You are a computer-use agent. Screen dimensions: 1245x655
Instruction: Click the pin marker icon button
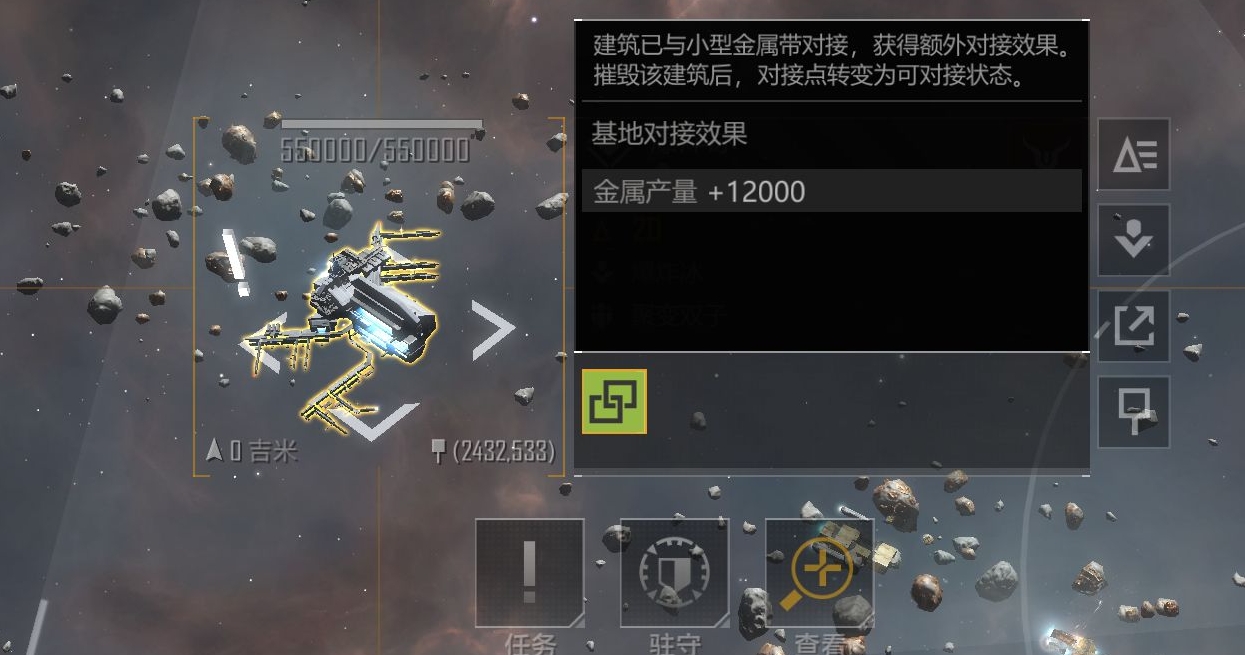point(1134,412)
